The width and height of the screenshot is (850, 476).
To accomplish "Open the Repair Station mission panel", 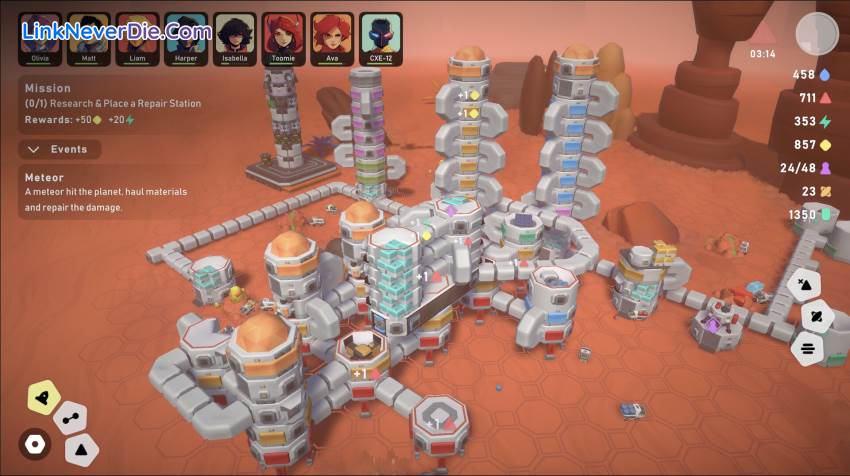I will point(112,104).
